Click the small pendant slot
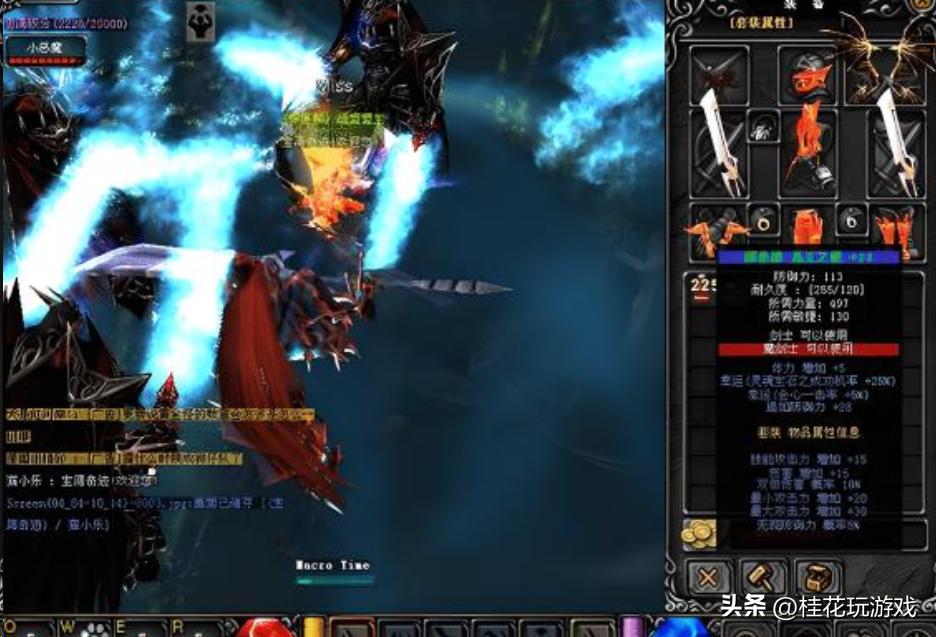This screenshot has width=936, height=637. point(762,127)
